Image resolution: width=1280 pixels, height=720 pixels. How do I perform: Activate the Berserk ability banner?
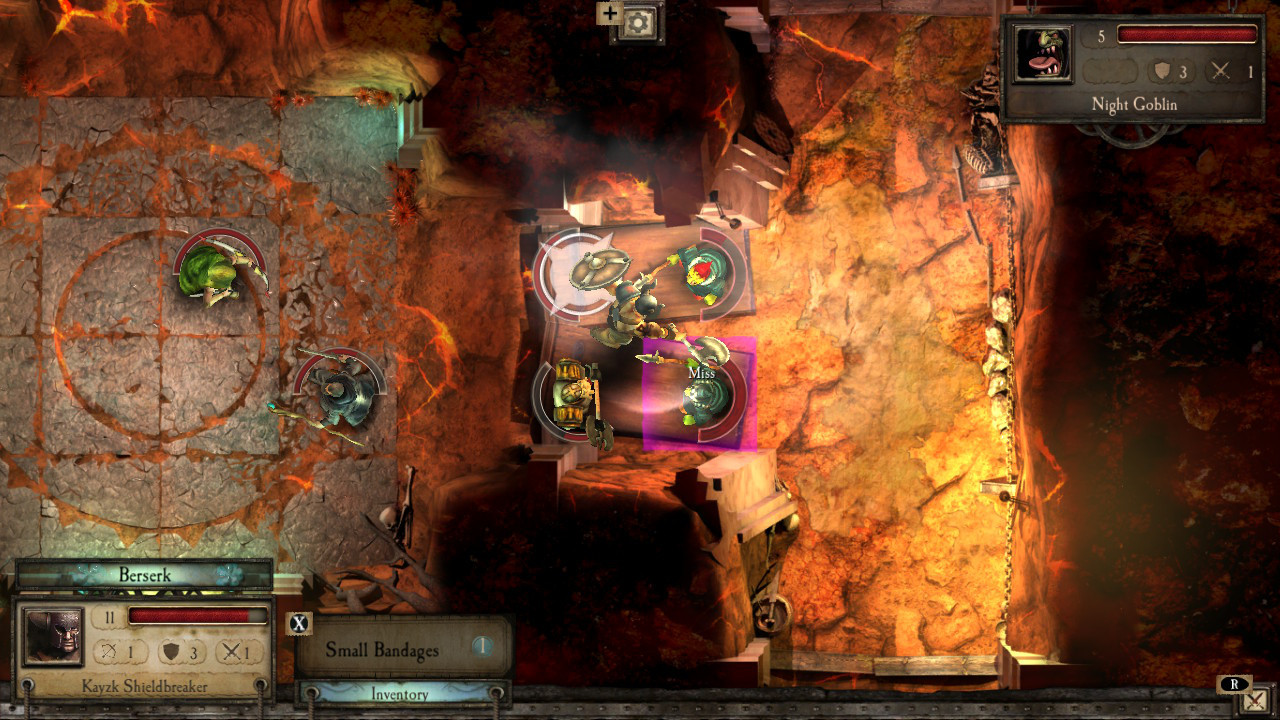[144, 574]
